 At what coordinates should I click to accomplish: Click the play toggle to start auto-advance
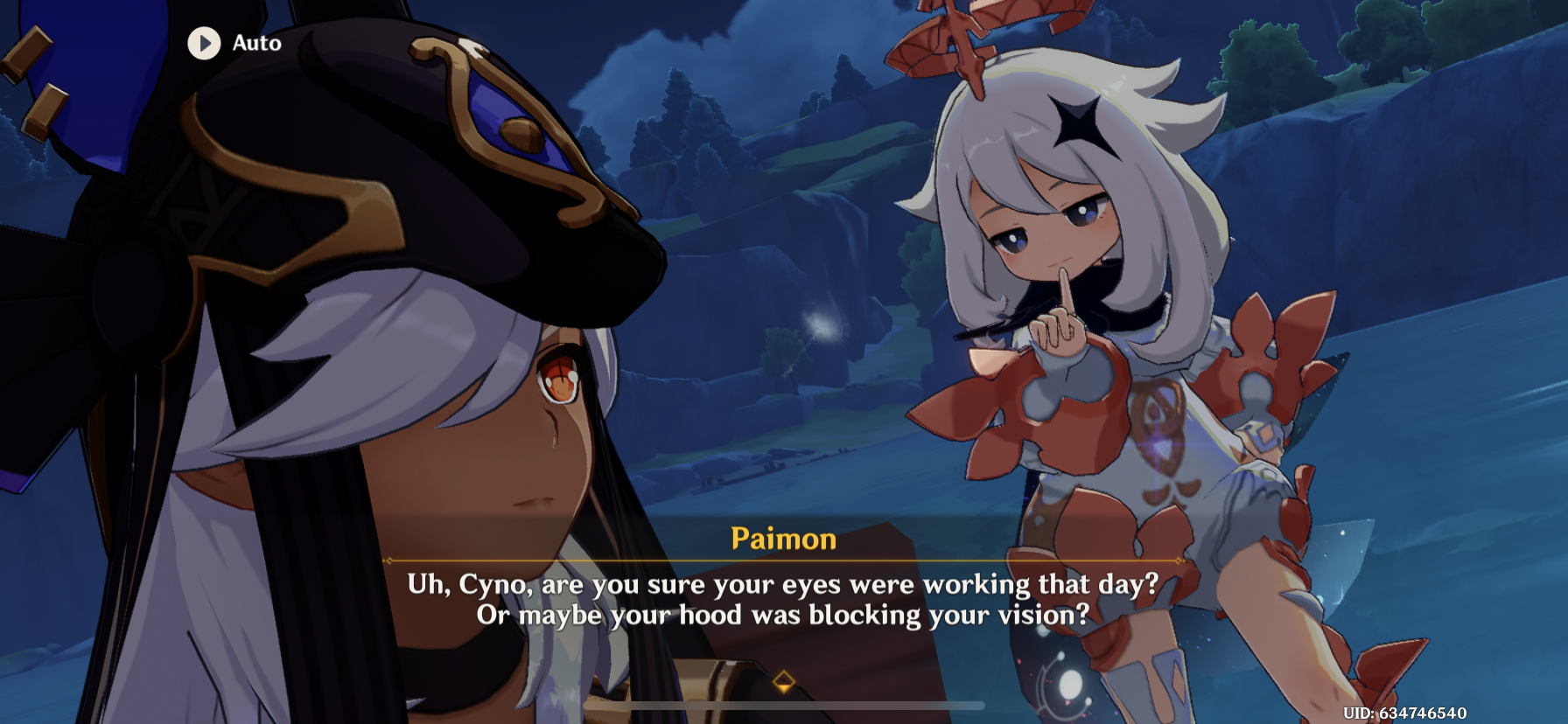coord(205,44)
